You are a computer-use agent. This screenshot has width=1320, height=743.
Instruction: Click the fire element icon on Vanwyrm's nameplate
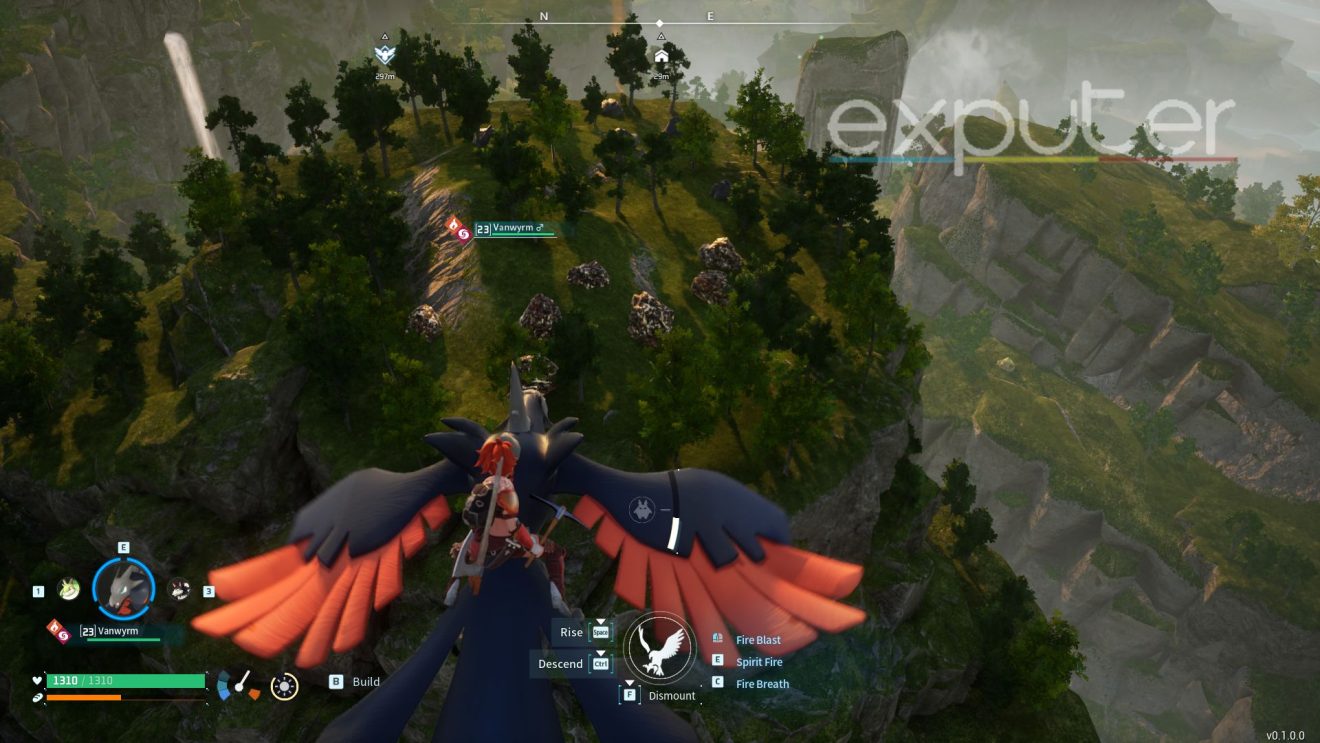55,627
